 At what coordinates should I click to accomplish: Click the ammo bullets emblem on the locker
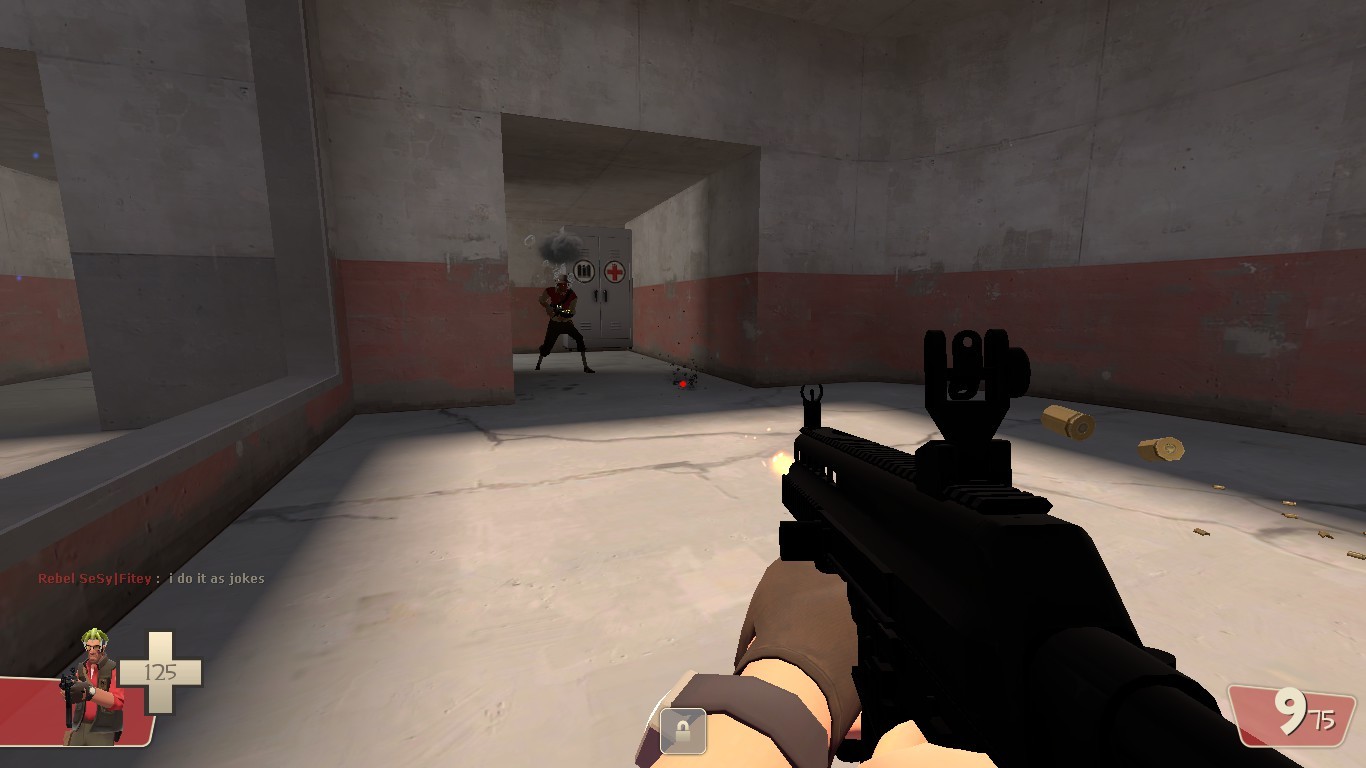click(584, 271)
